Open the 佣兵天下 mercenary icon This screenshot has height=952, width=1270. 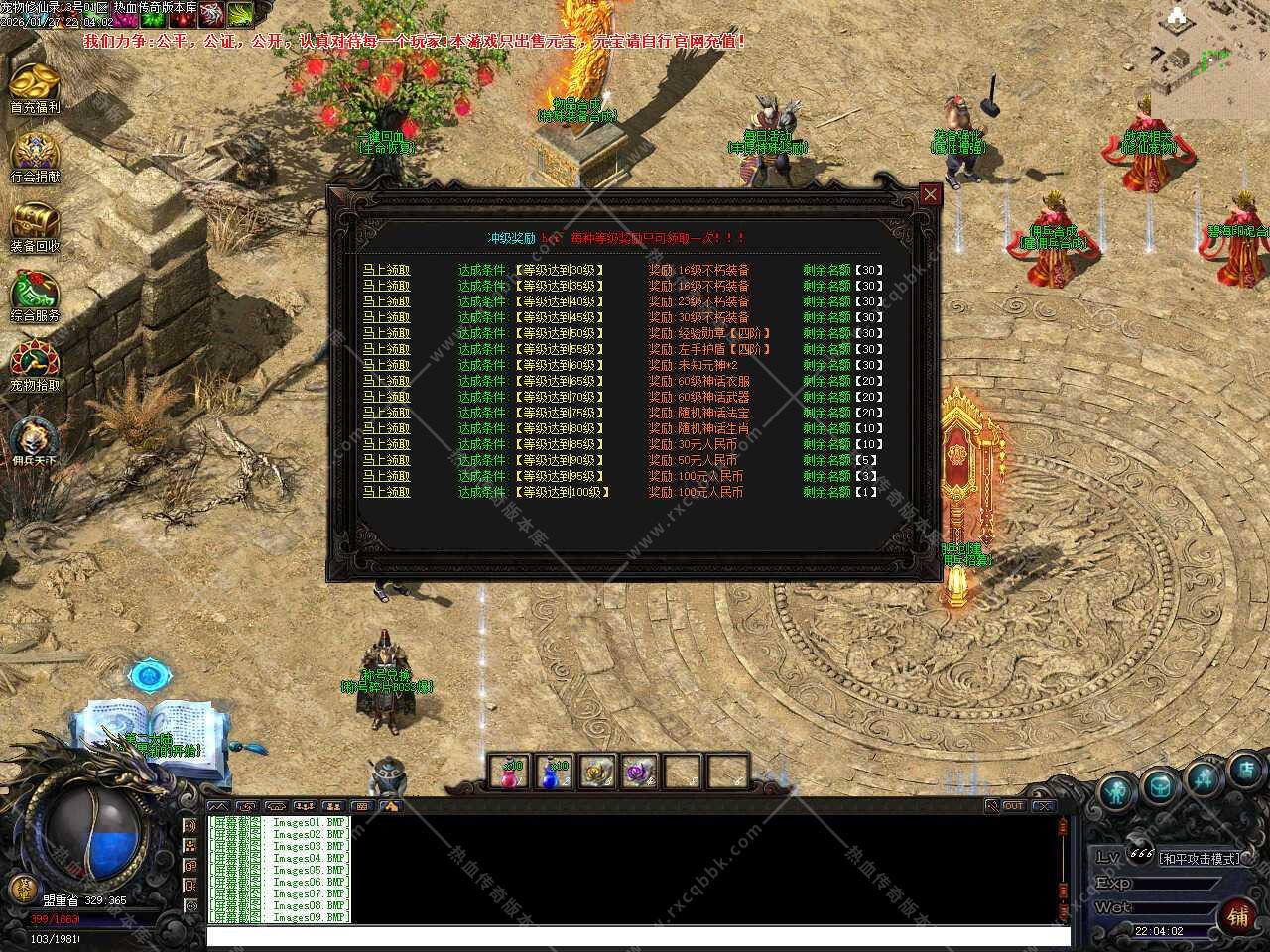(35, 438)
